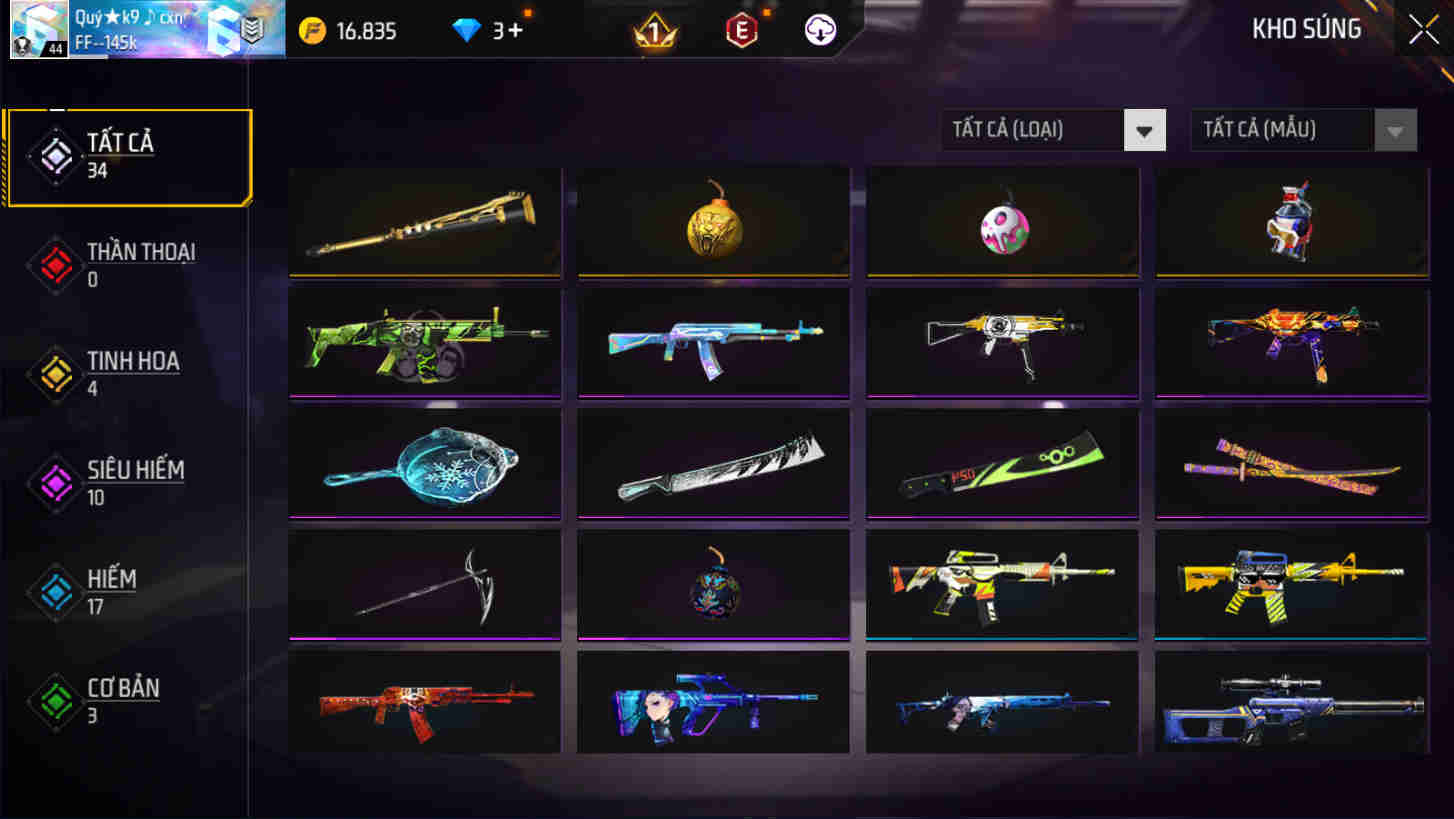Image resolution: width=1454 pixels, height=819 pixels.
Task: Close the KHO SÚNG screen
Action: 1422,29
